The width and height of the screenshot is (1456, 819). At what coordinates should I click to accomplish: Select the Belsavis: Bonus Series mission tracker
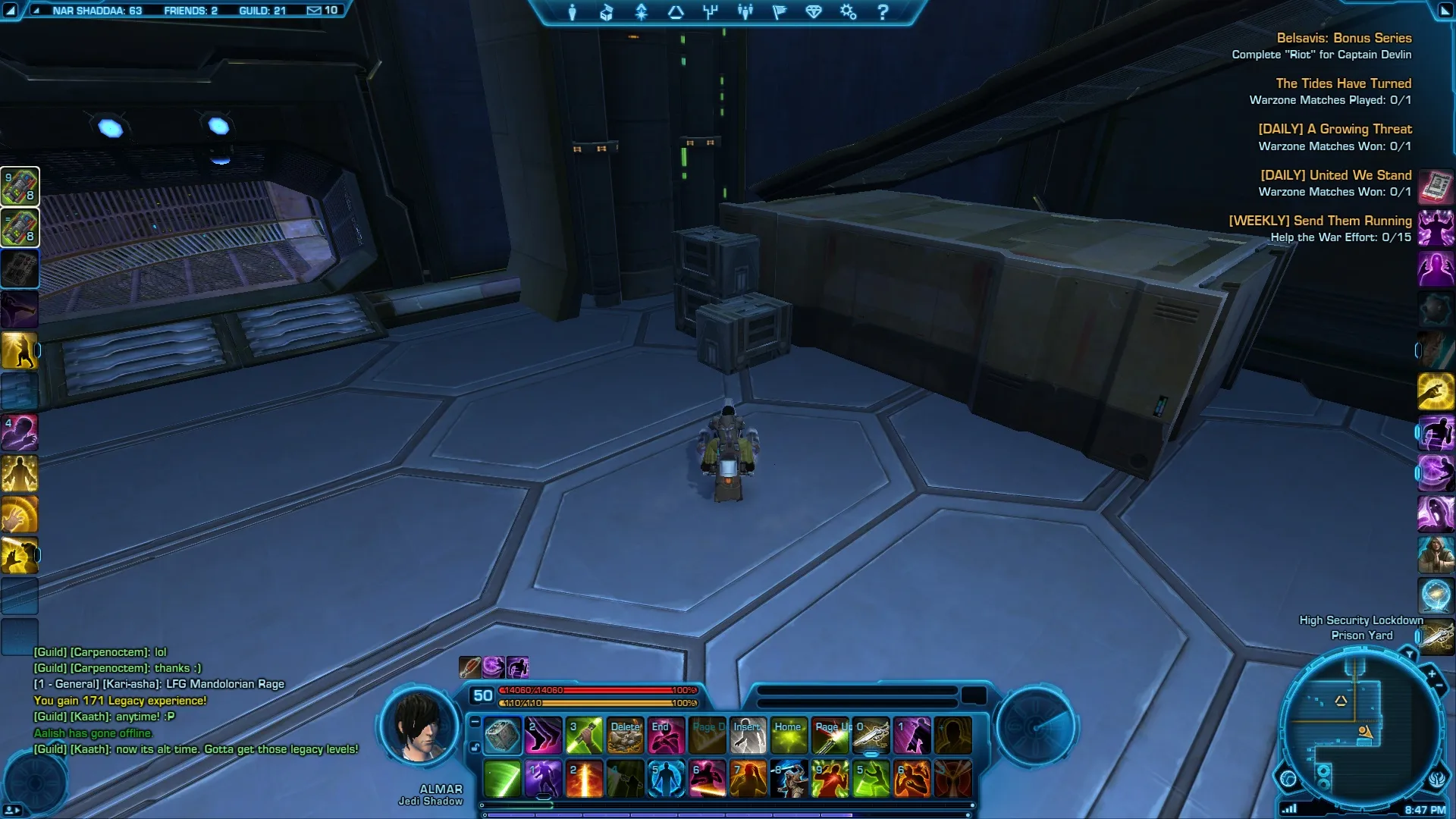point(1344,38)
